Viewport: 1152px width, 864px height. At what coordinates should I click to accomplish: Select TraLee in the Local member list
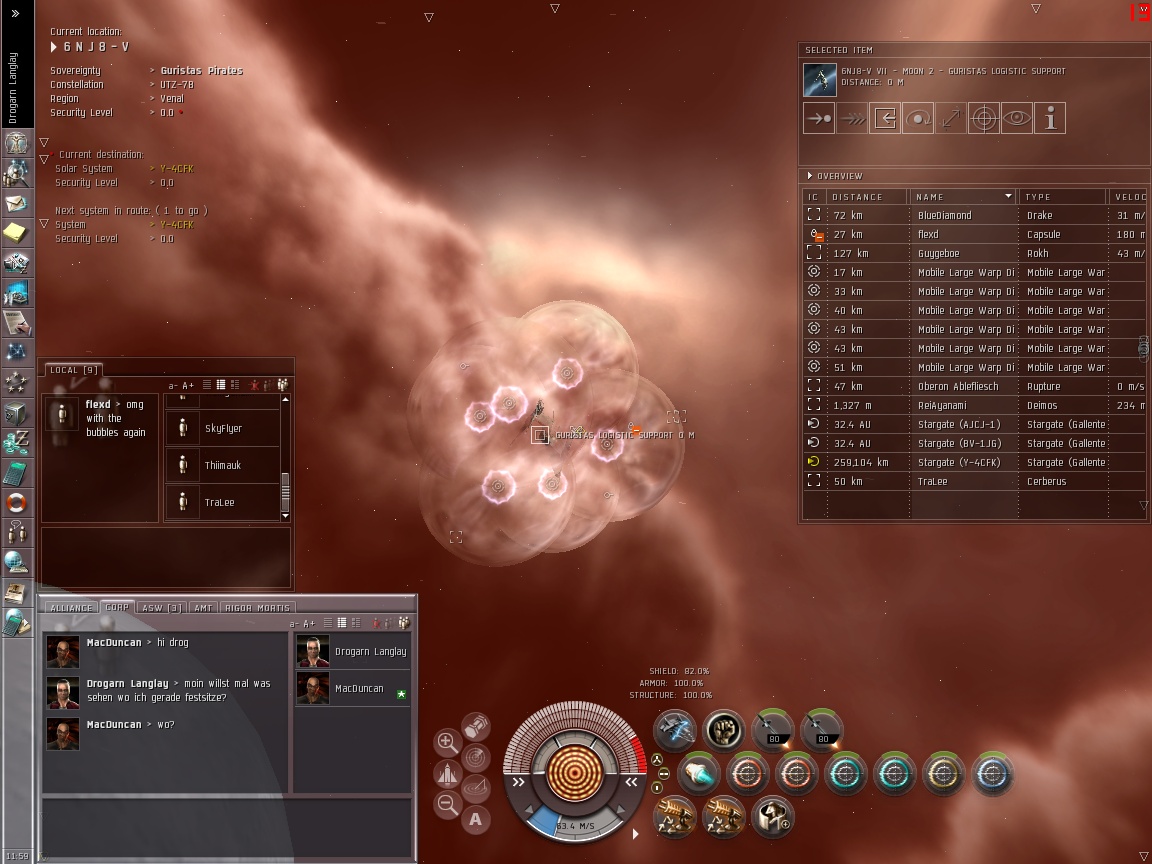(221, 502)
